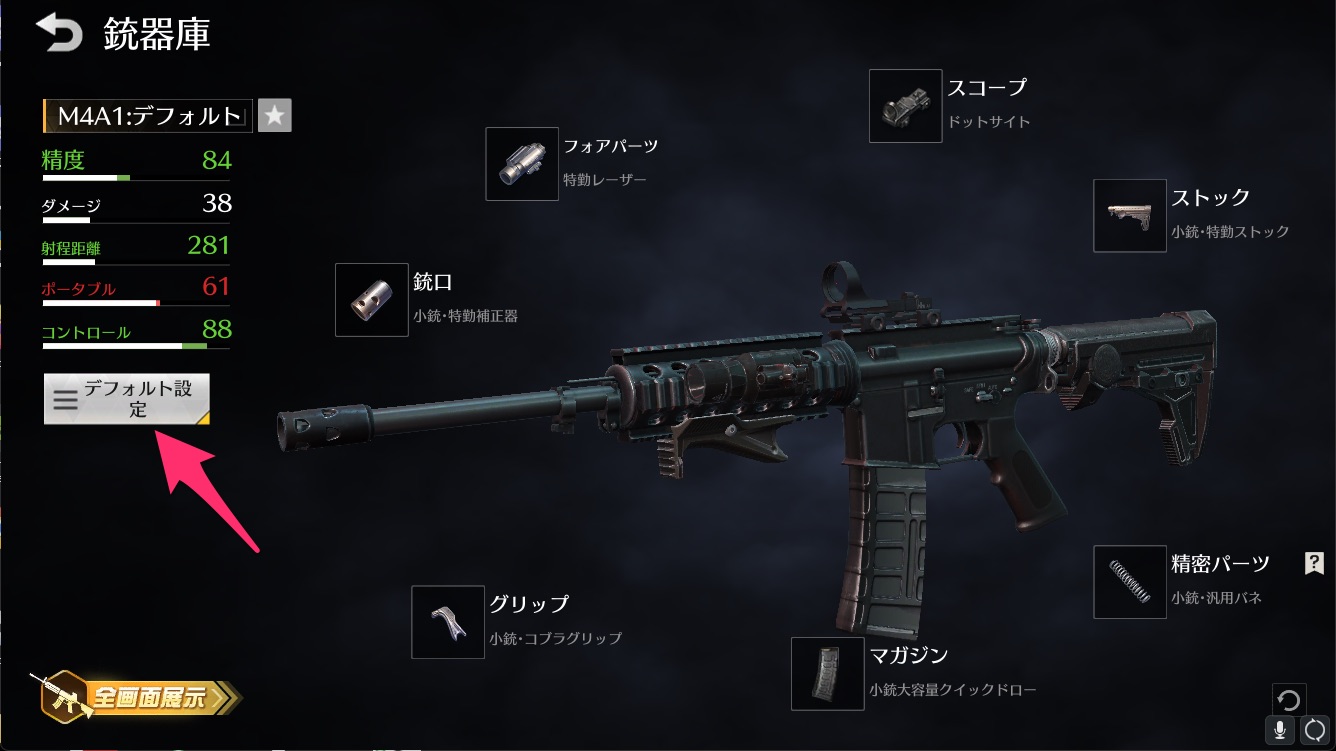Toggle the star to favorite this weapon
The height and width of the screenshot is (751, 1336).
pos(274,115)
